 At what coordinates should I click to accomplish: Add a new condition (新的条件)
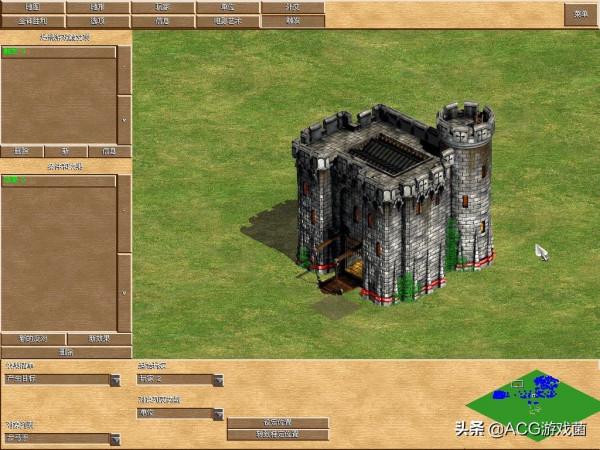tap(33, 339)
